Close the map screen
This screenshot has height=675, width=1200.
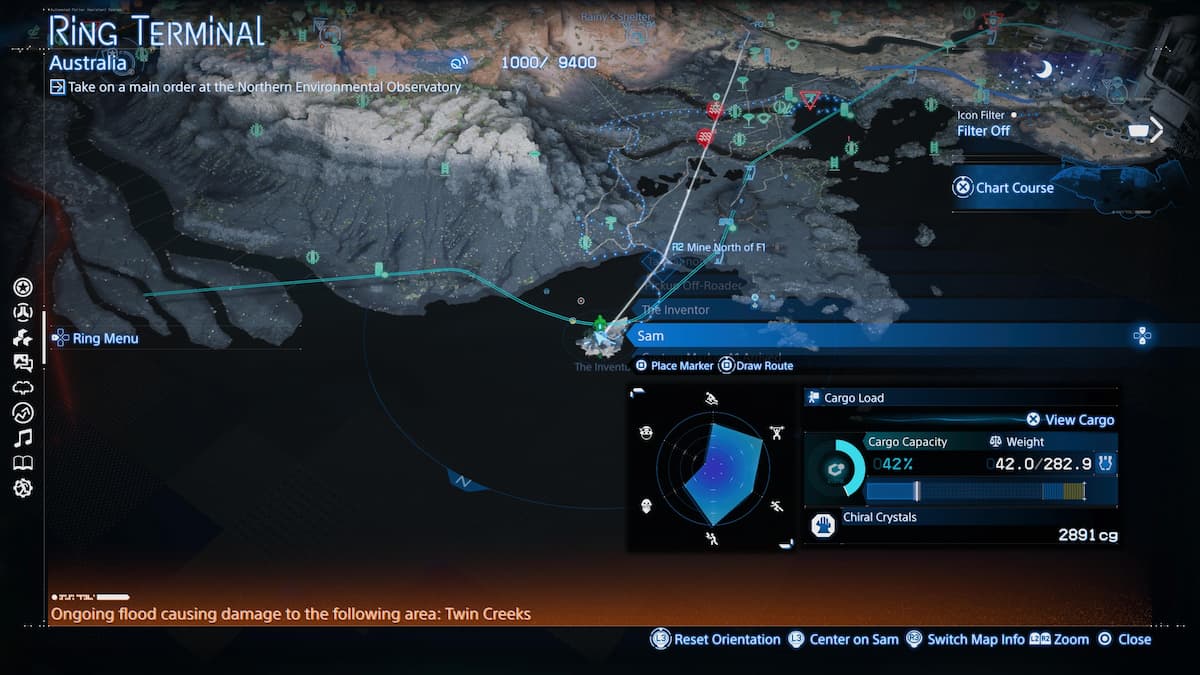(x=1125, y=640)
